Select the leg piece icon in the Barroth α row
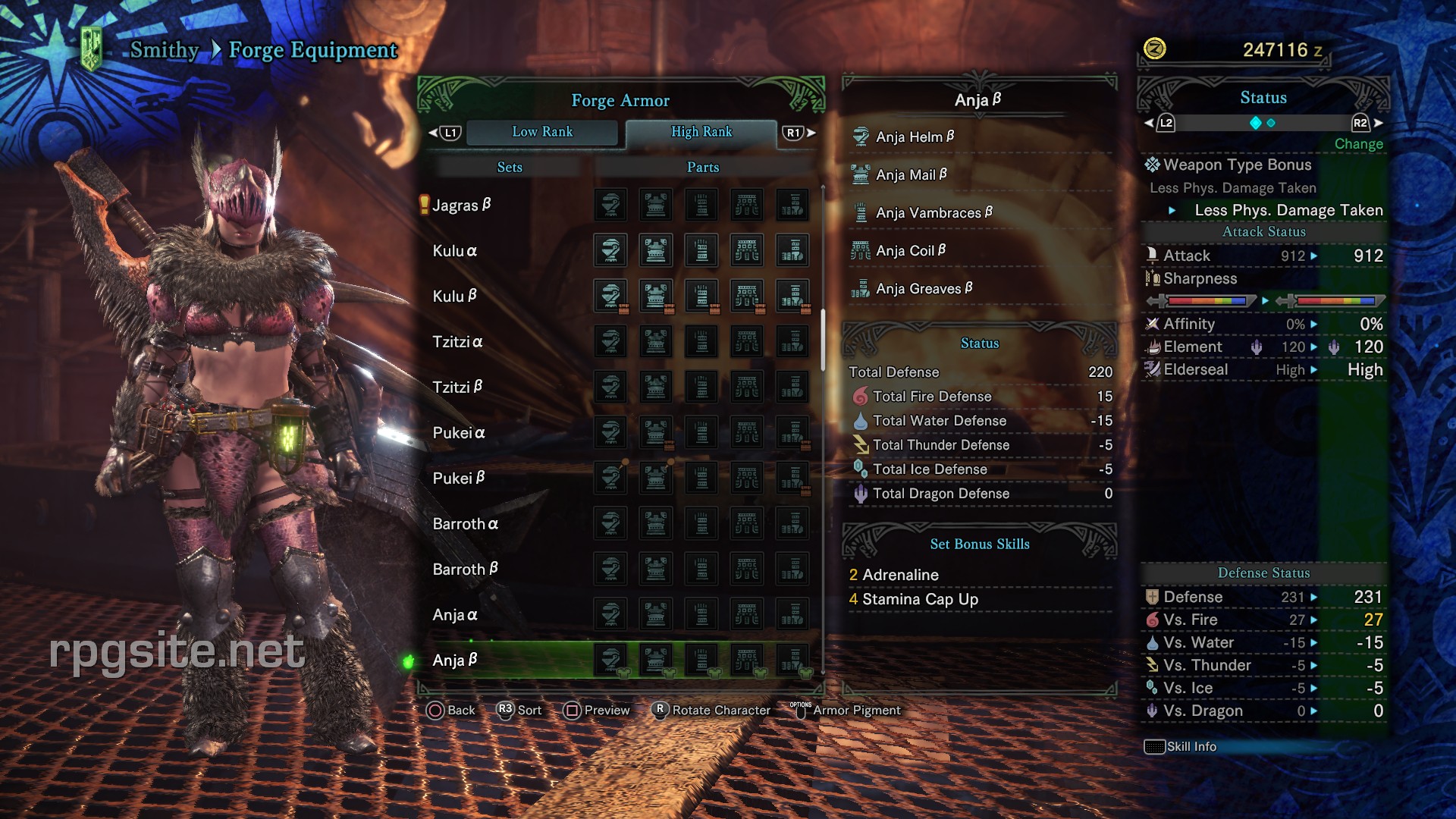1456x819 pixels. click(794, 523)
